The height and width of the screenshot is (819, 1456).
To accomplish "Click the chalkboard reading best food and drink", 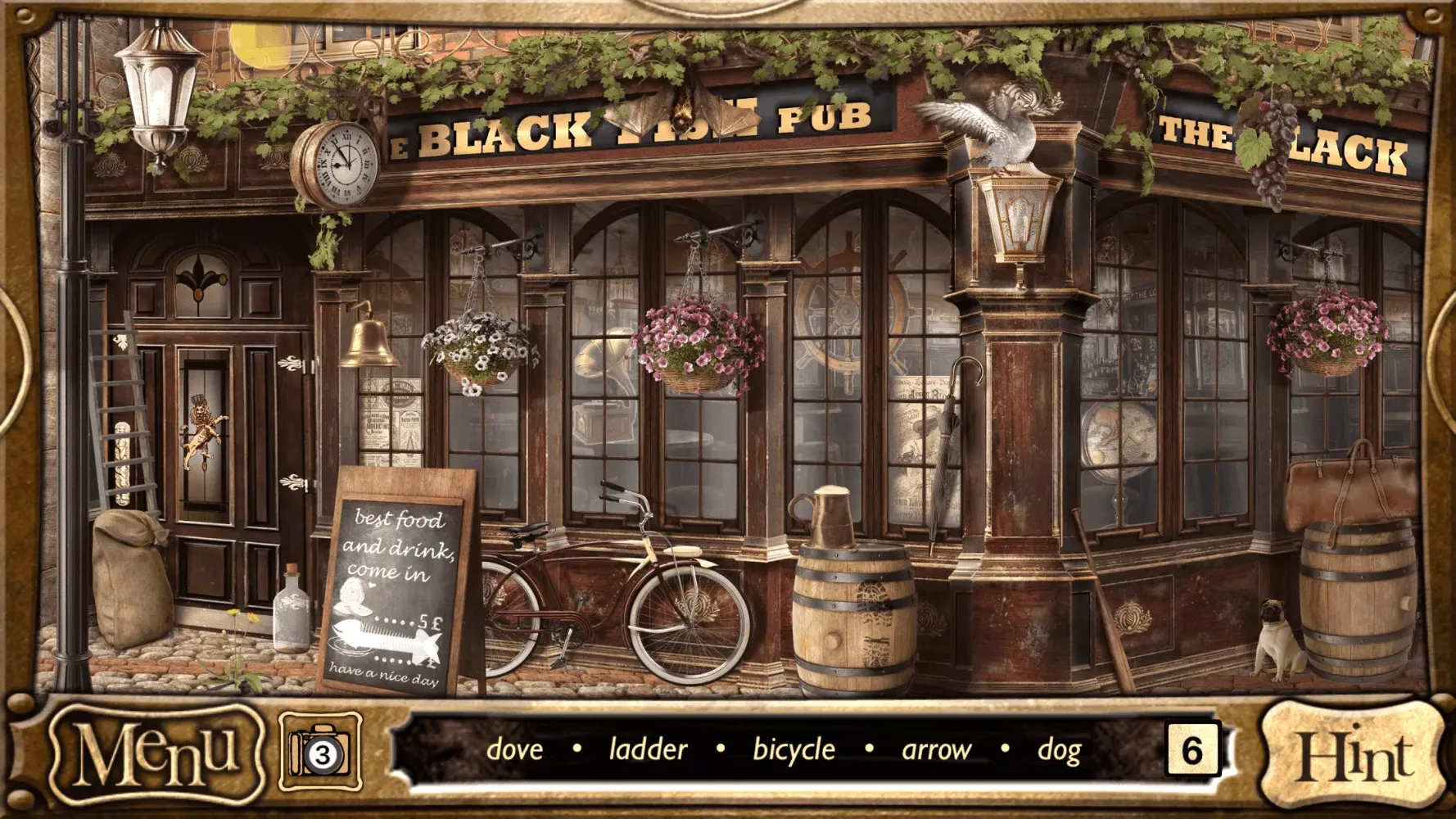I will (x=401, y=581).
